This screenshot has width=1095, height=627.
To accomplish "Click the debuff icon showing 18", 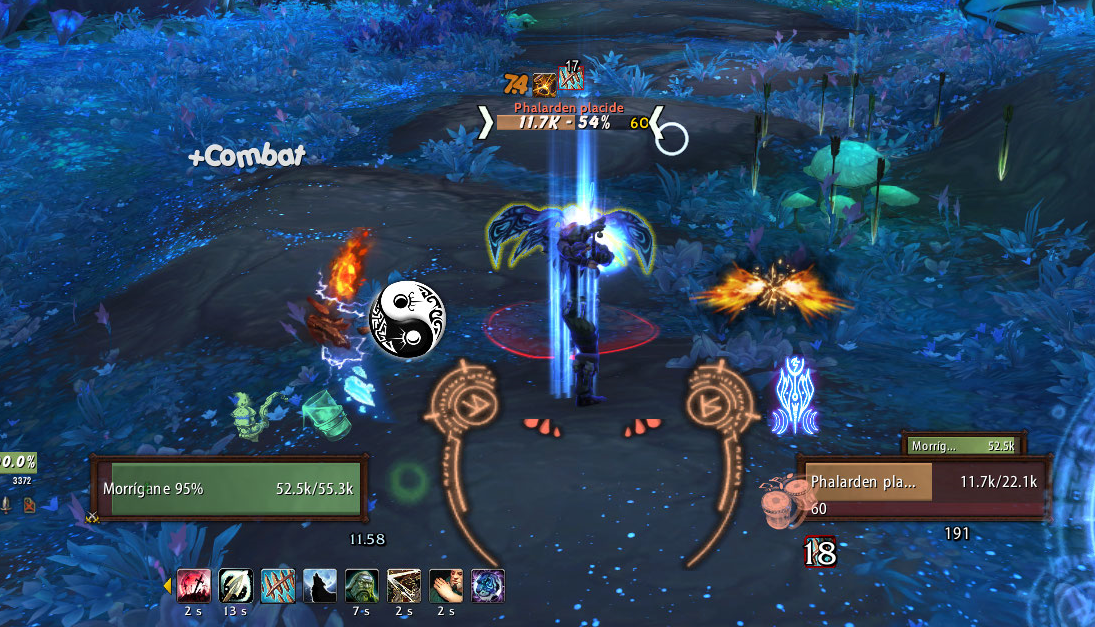I will click(x=820, y=552).
